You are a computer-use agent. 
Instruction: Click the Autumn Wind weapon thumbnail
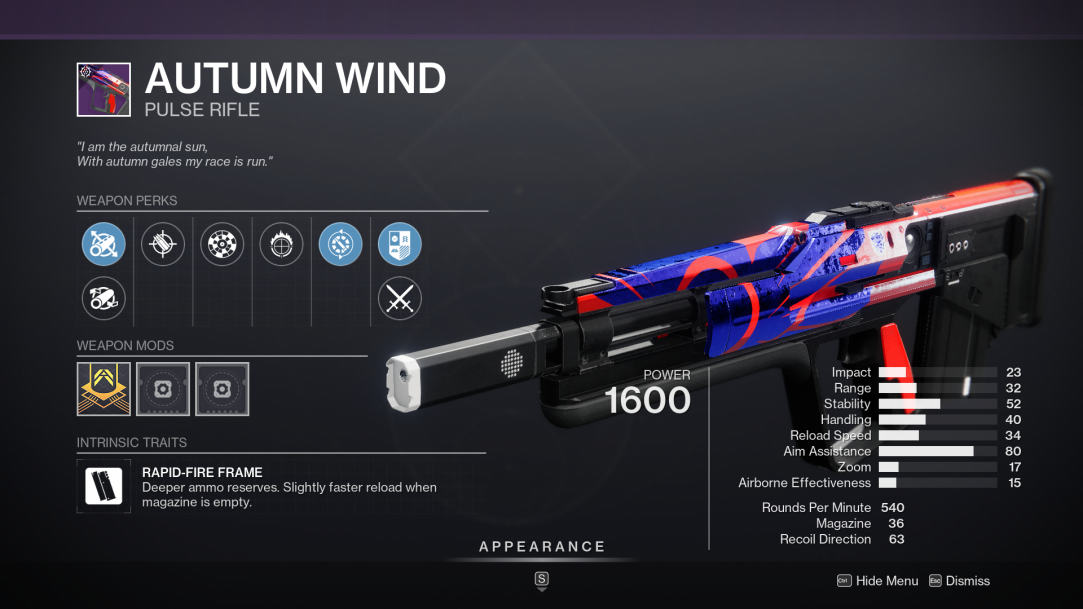pyautogui.click(x=104, y=90)
